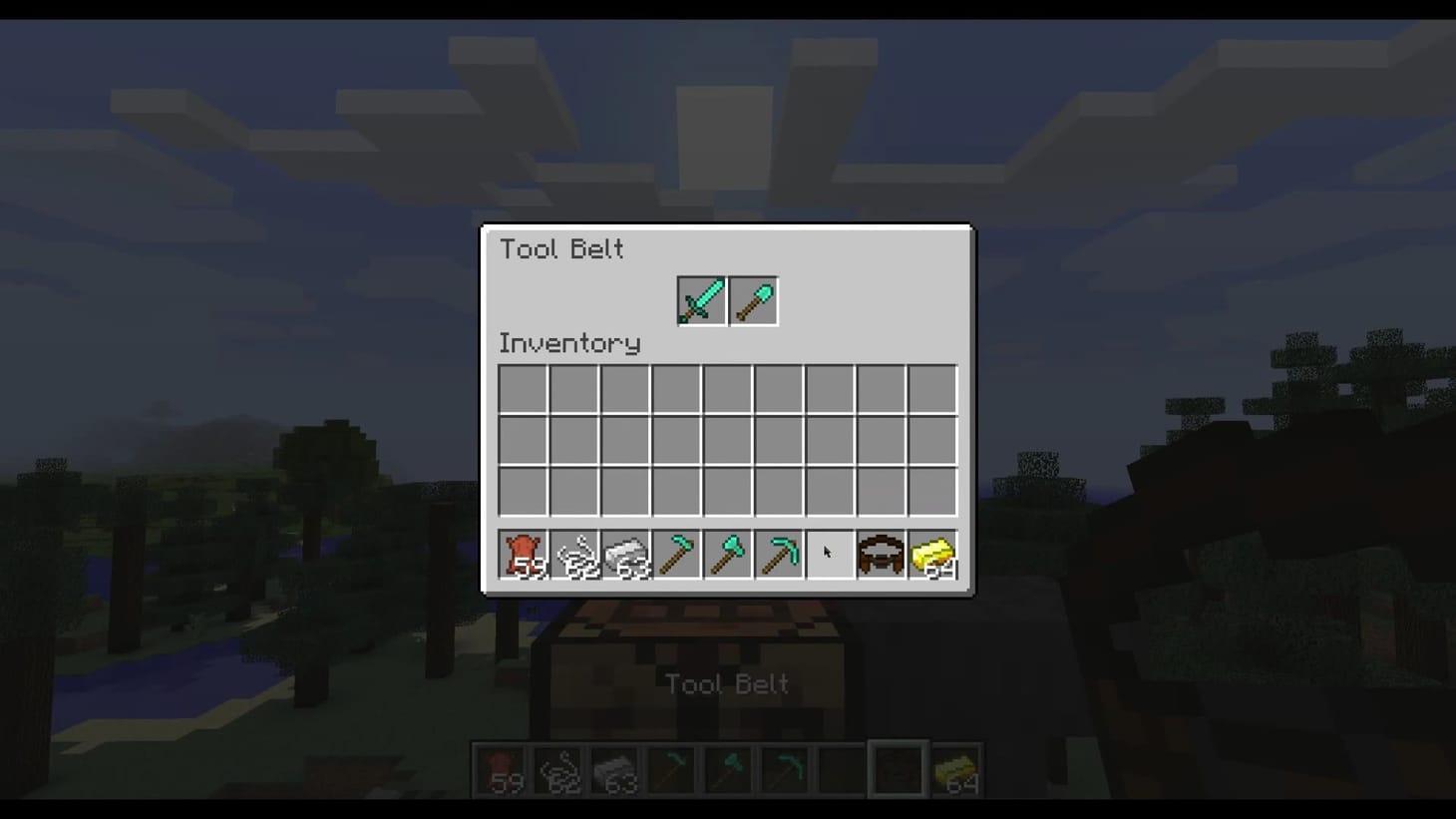Click the Tool Belt label on the crafting table
The height and width of the screenshot is (819, 1456).
pos(727,684)
